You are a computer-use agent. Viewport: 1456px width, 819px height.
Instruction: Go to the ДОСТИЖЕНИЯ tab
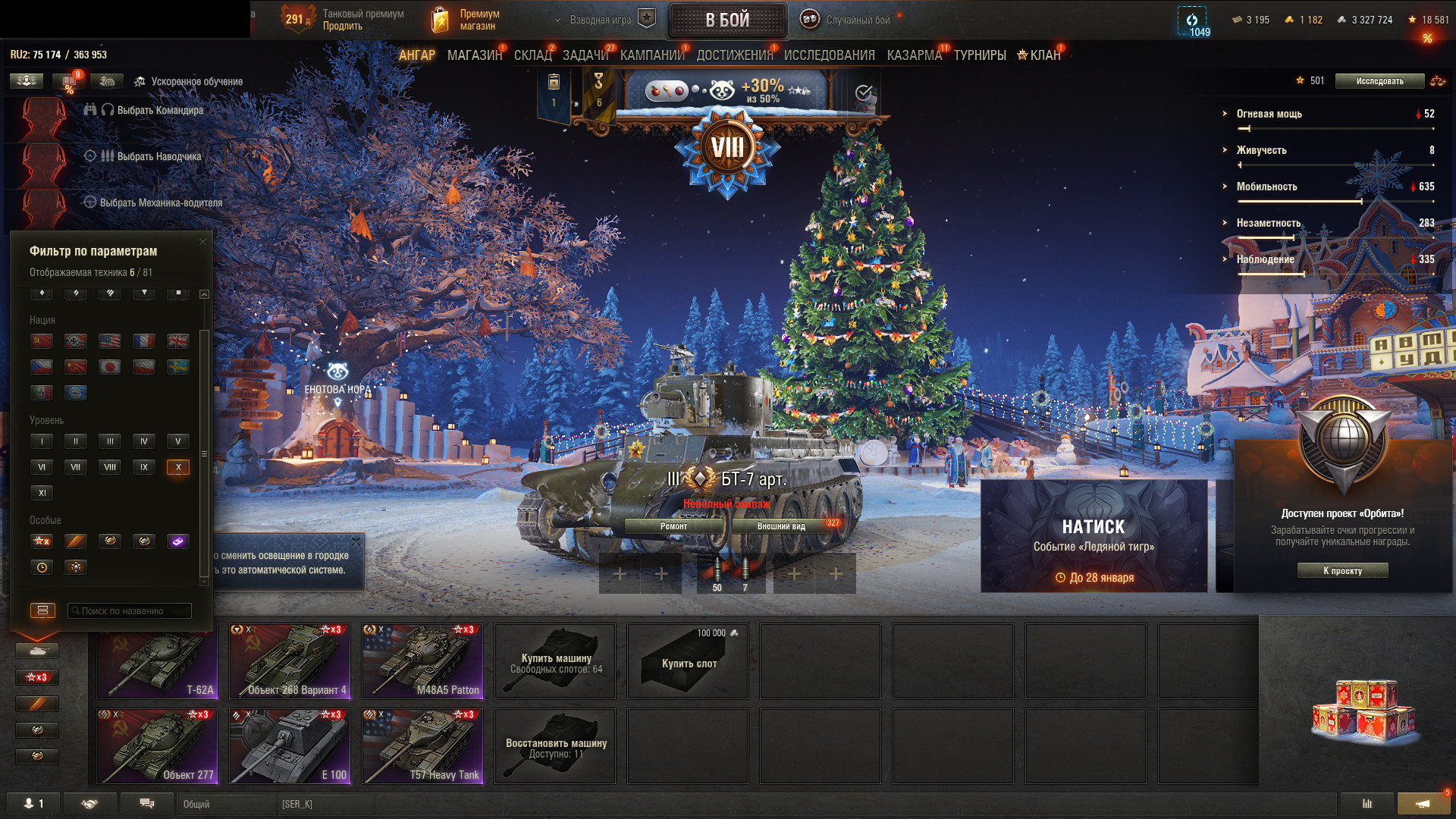coord(734,55)
